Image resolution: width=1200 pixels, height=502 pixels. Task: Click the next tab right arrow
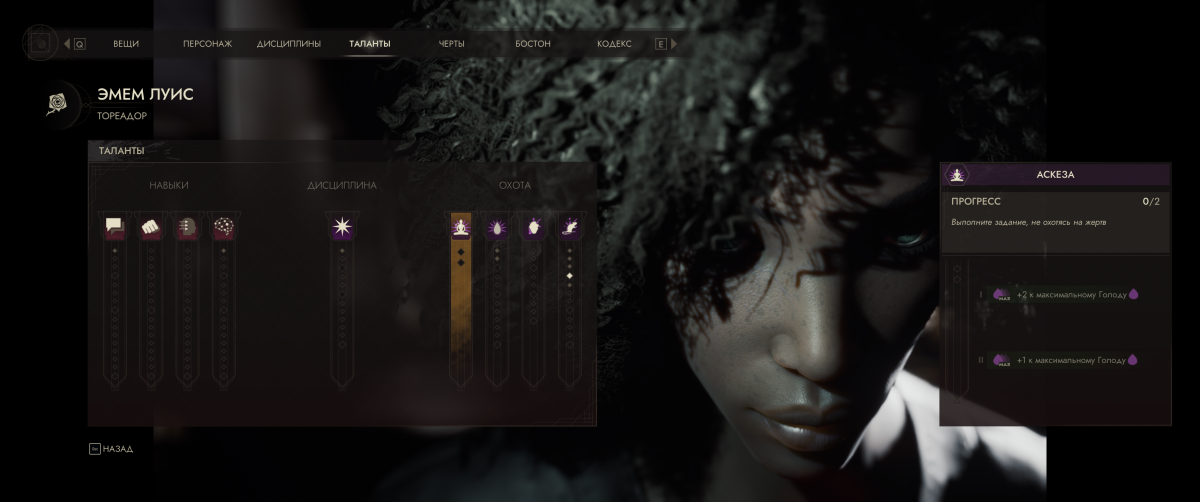(x=674, y=44)
